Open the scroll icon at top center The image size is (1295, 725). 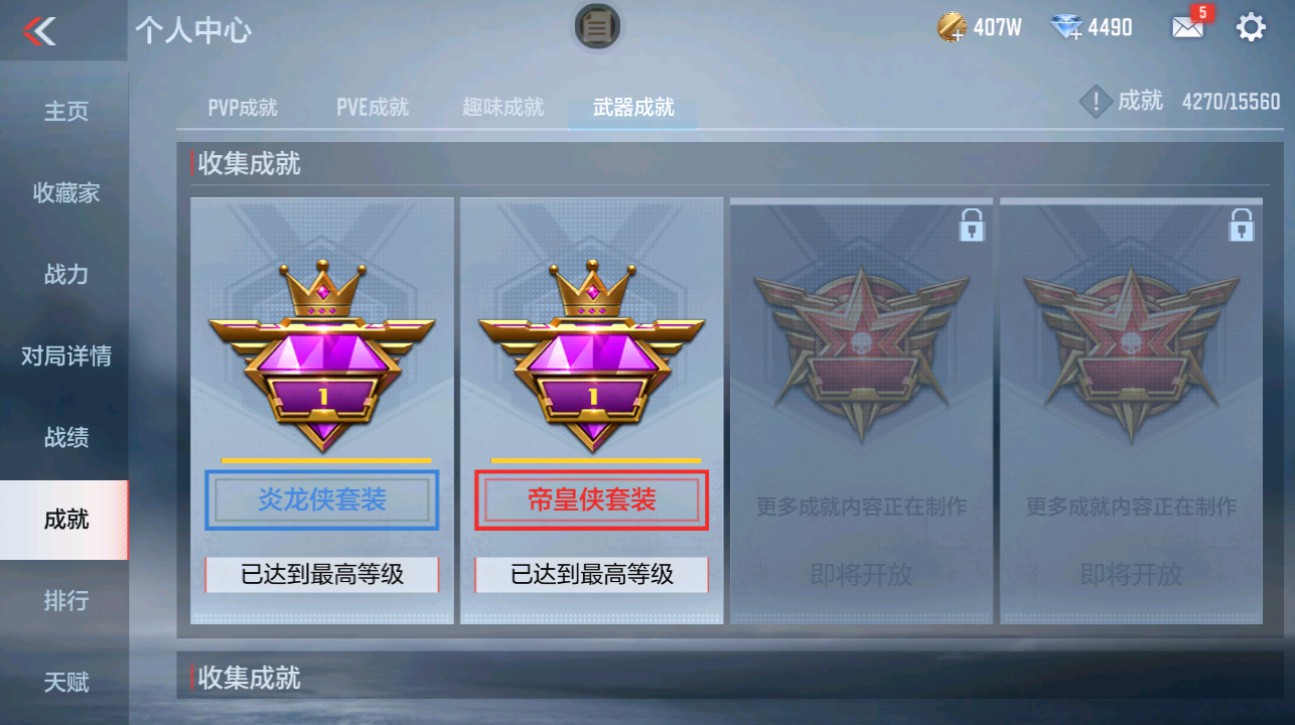597,28
